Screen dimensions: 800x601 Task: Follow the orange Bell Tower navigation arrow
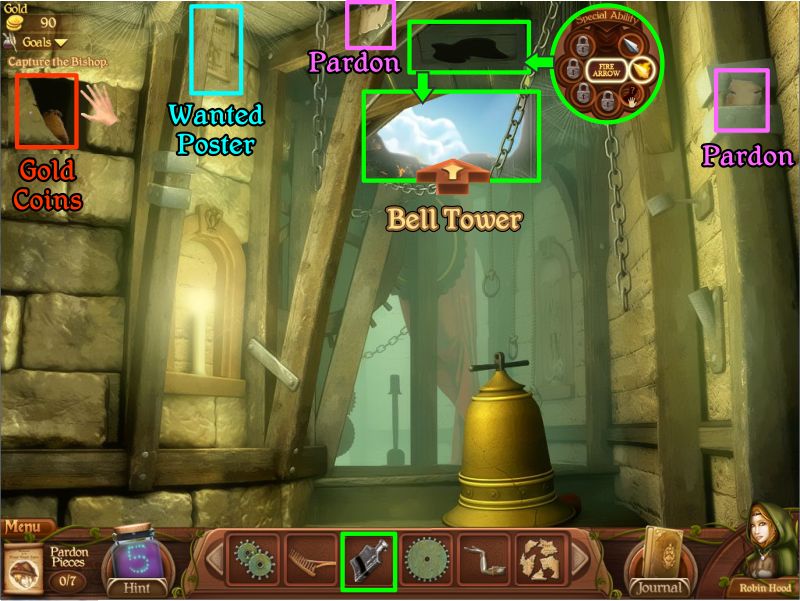453,175
